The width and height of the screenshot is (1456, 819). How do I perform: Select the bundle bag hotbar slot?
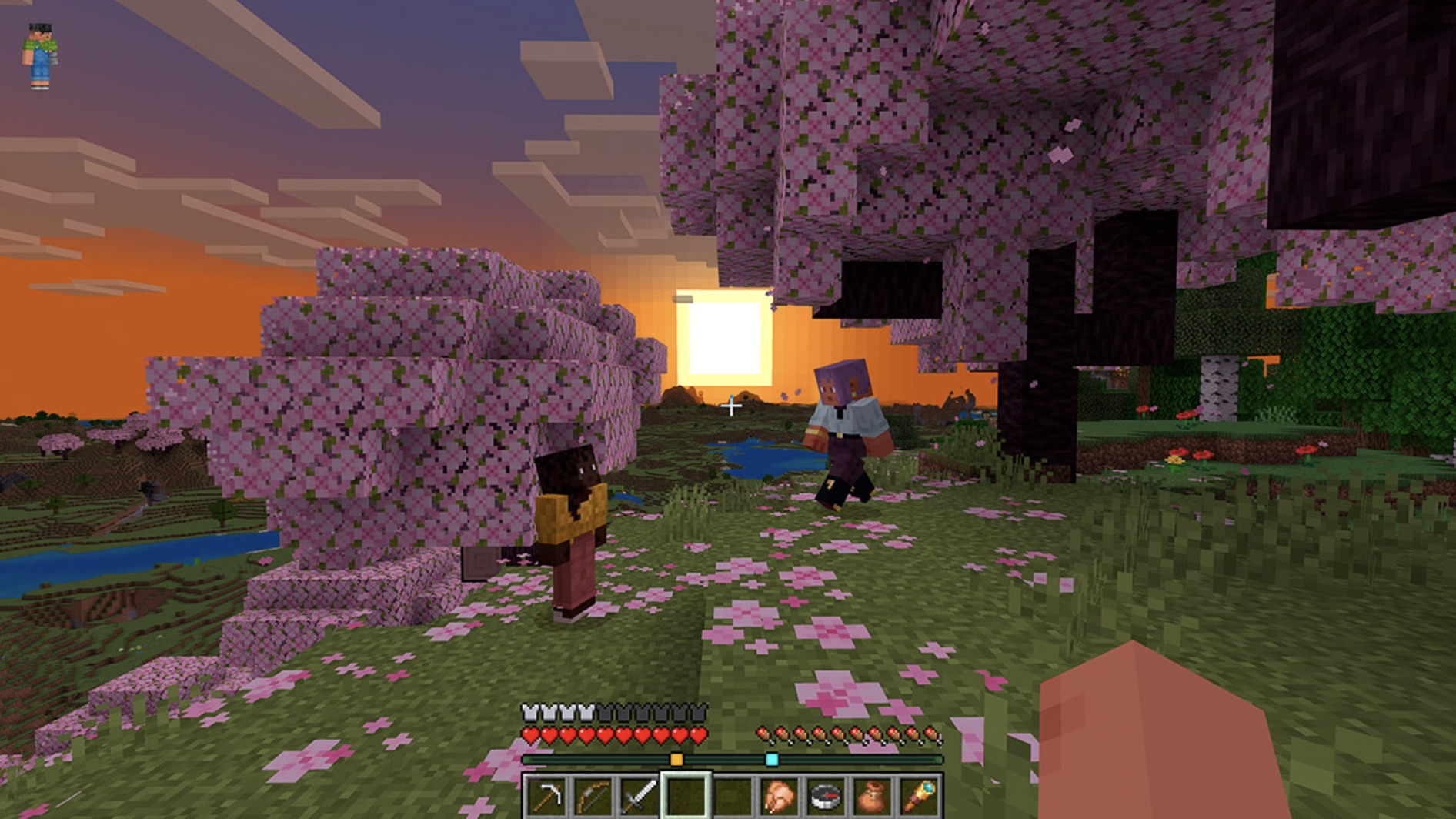coord(872,797)
